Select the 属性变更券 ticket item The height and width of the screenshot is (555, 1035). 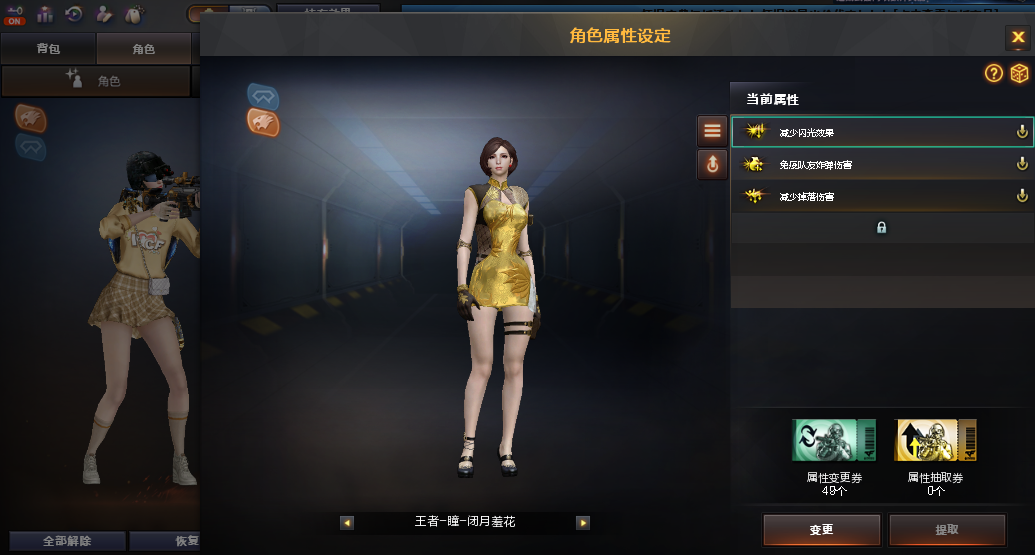coord(834,440)
